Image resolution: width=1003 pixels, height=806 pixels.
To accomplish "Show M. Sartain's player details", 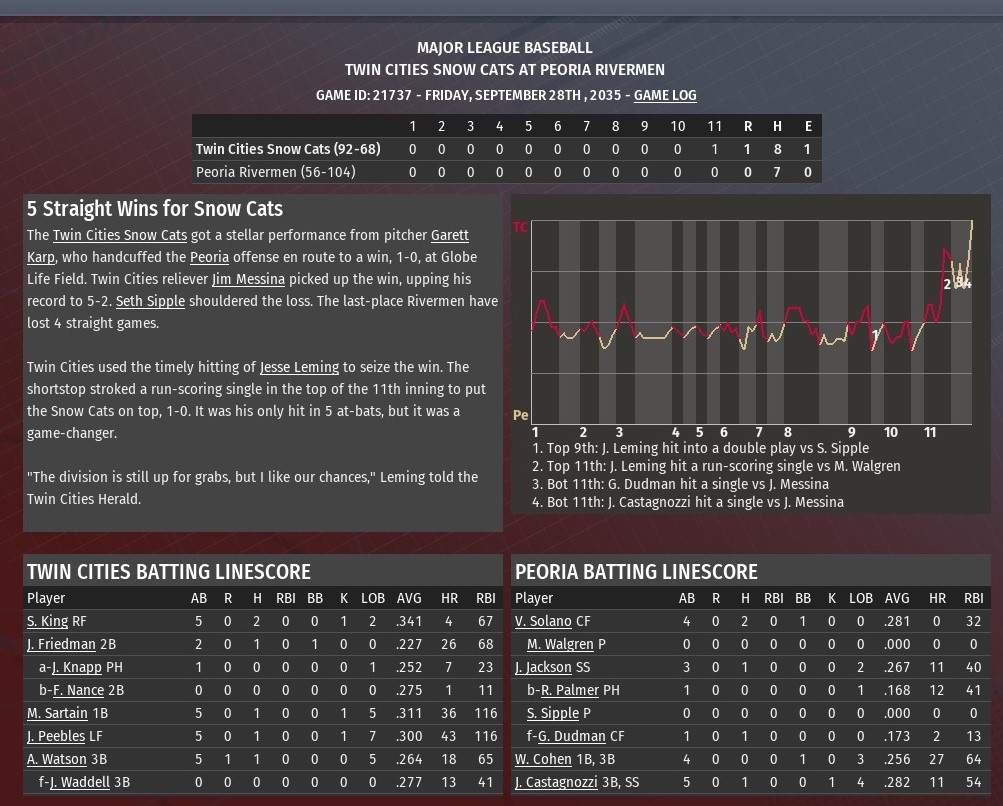I will [59, 713].
